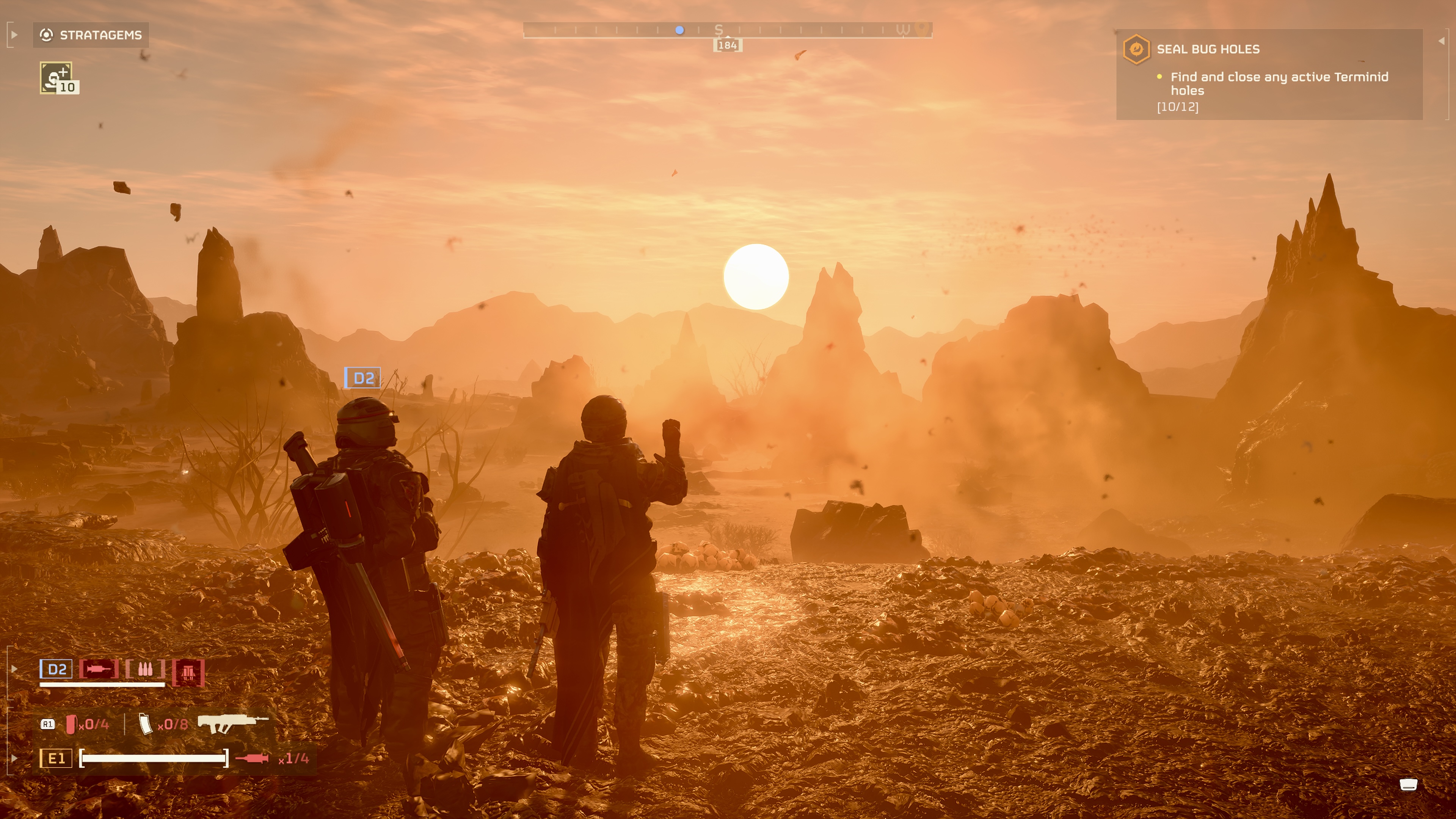
Task: Click the ammo magazine icon
Action: pyautogui.click(x=145, y=724)
